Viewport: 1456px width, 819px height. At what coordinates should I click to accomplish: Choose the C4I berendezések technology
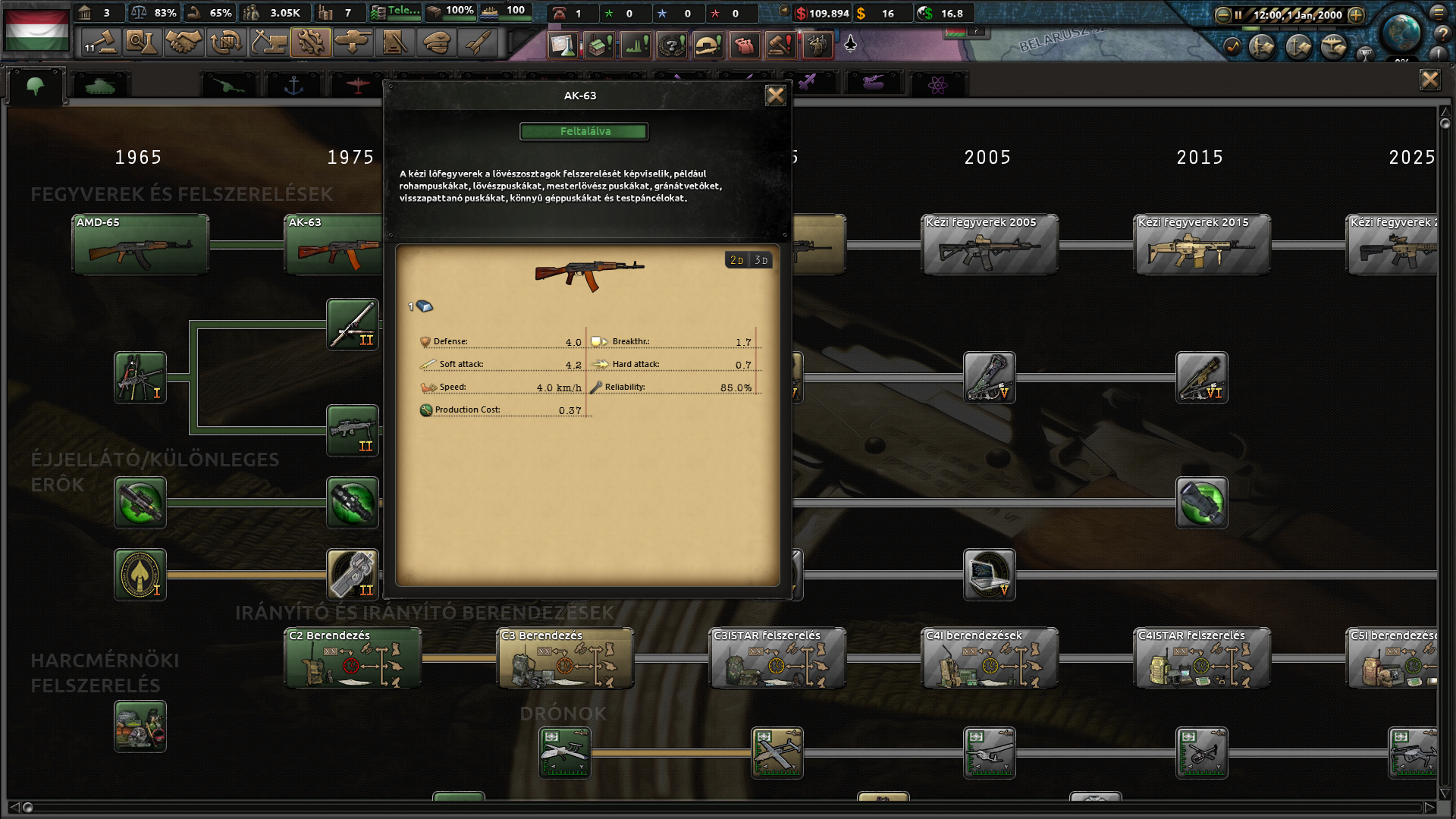pos(989,657)
